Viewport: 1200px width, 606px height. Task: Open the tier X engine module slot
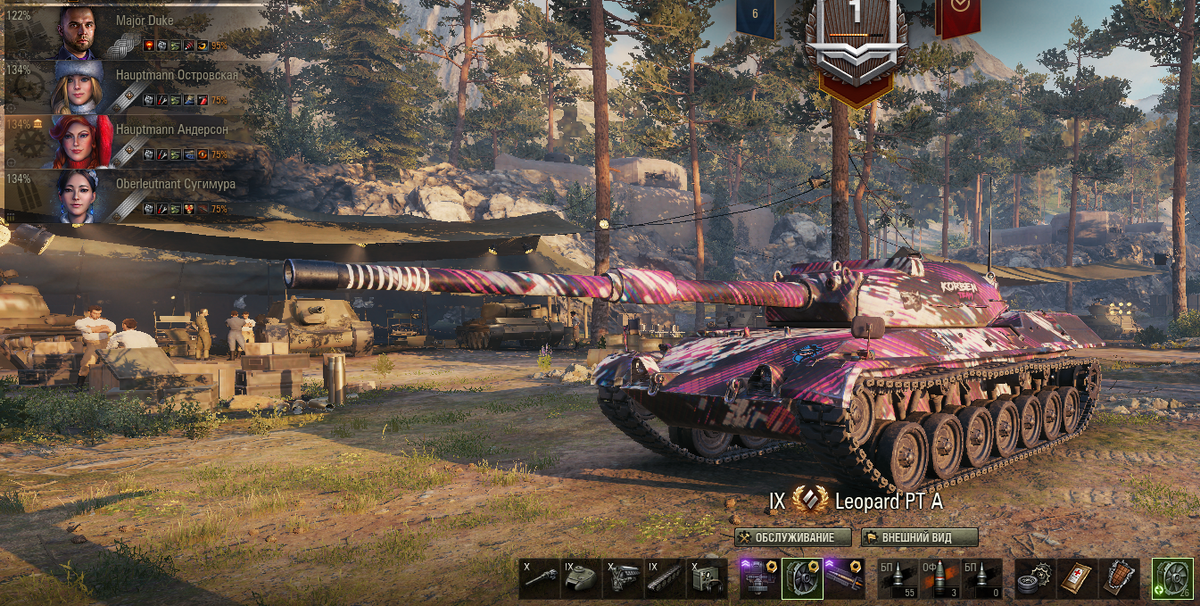623,579
